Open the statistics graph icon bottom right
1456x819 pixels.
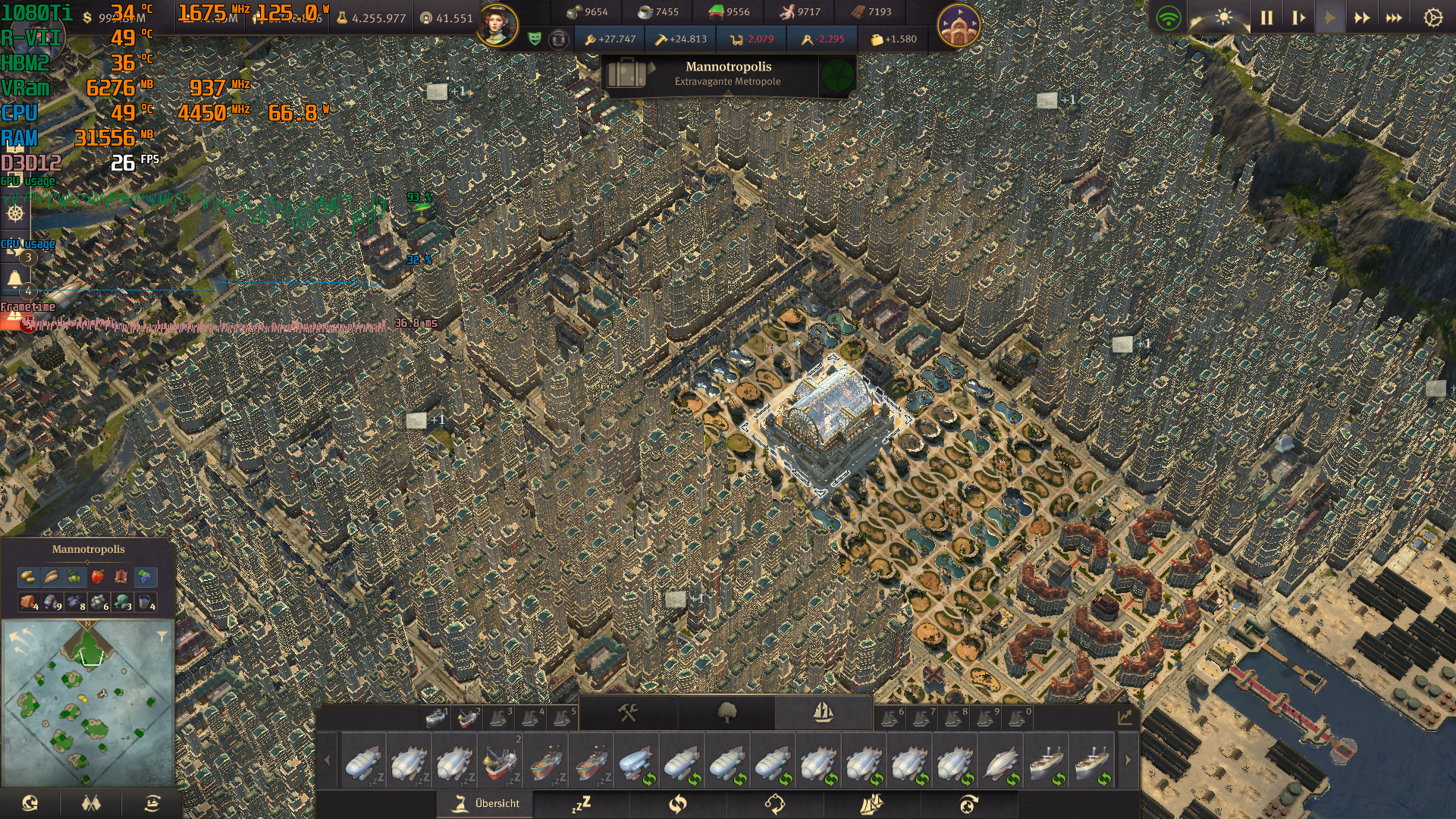pyautogui.click(x=1125, y=717)
